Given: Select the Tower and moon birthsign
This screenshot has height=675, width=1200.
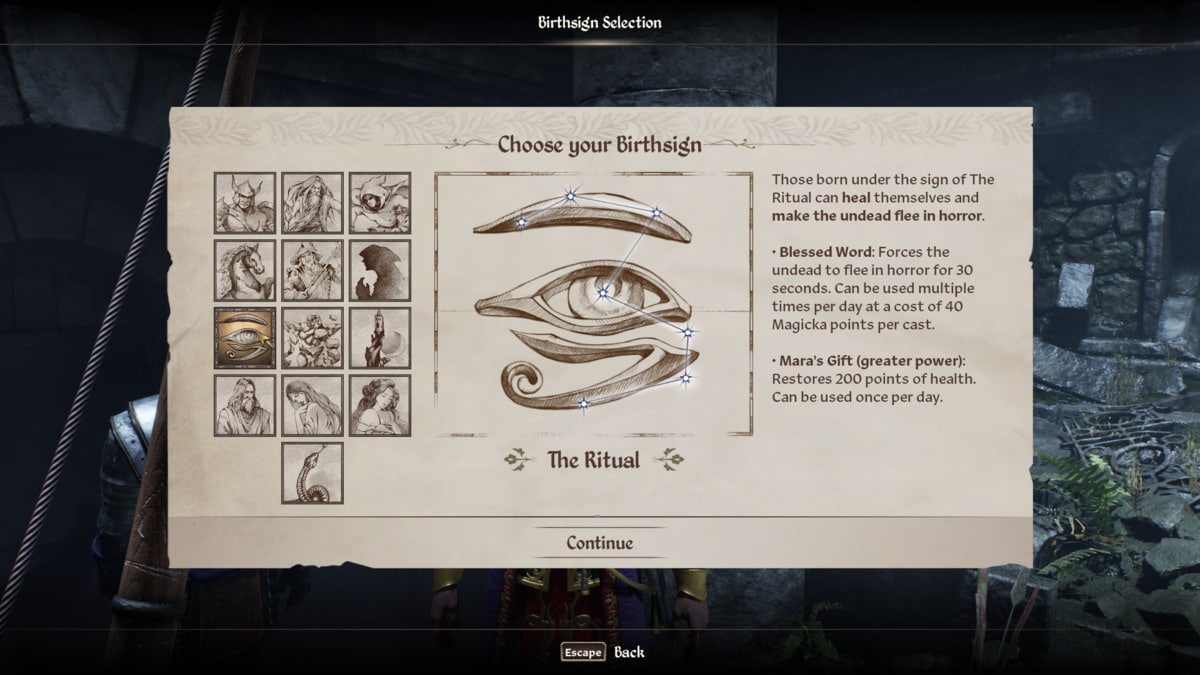Looking at the screenshot, I should click(x=380, y=338).
